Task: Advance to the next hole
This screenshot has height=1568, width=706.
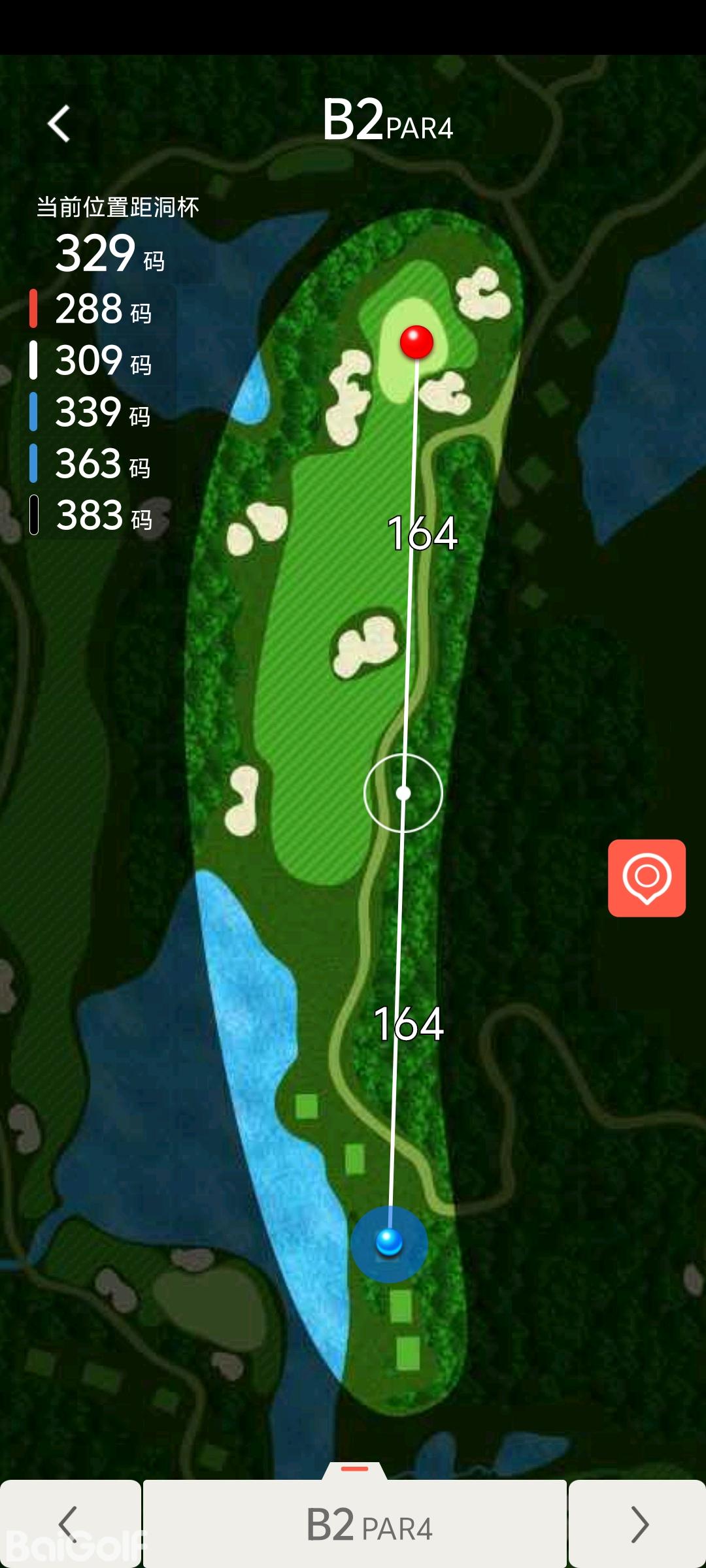Action: click(x=637, y=1524)
